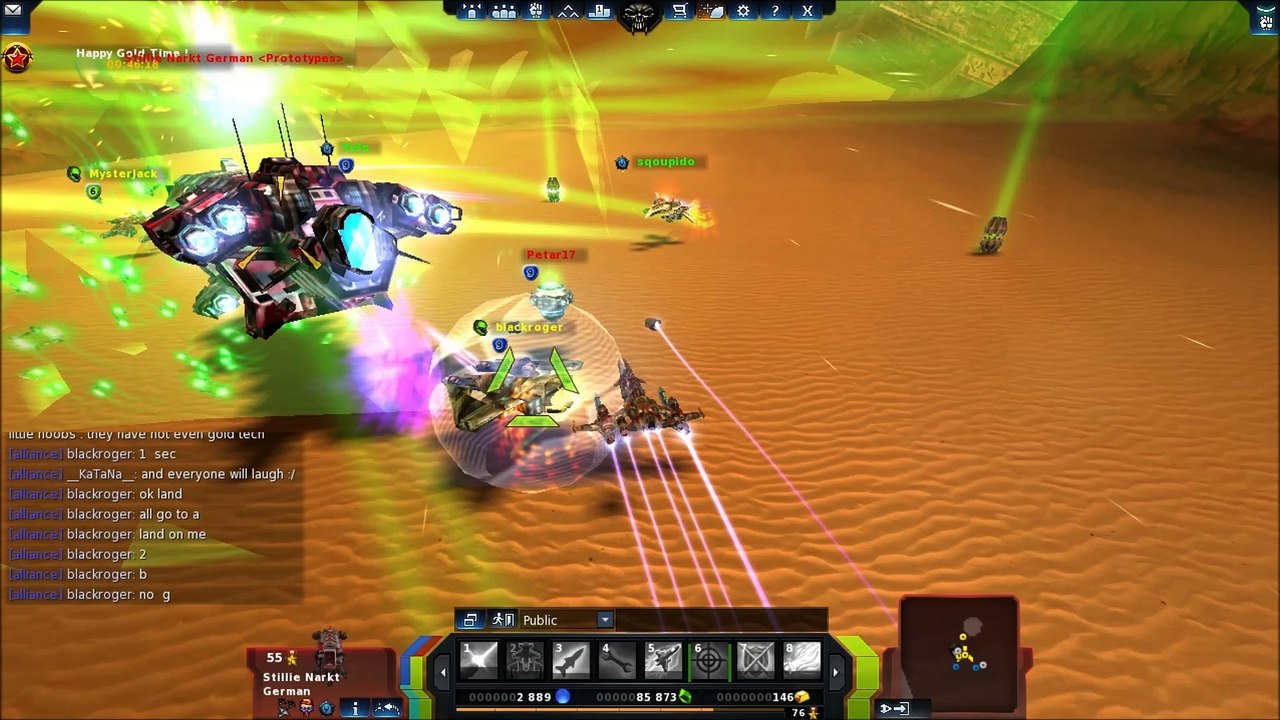Open the unit info button
This screenshot has width=1280, height=720.
pyautogui.click(x=355, y=708)
